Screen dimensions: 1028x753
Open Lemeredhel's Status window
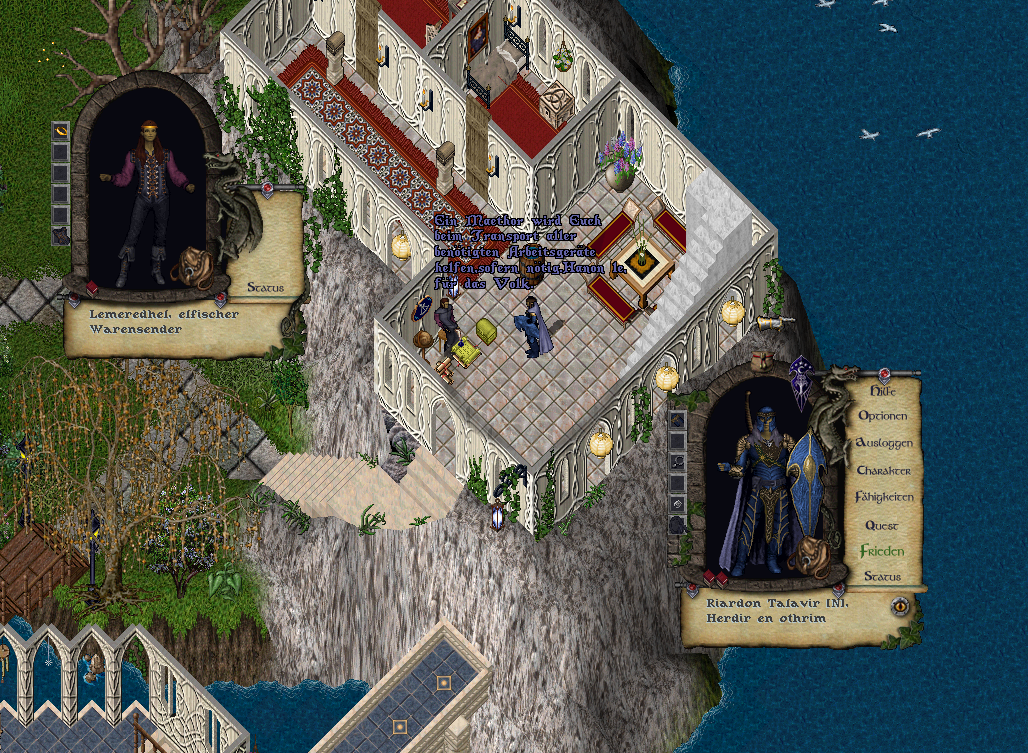tap(265, 288)
